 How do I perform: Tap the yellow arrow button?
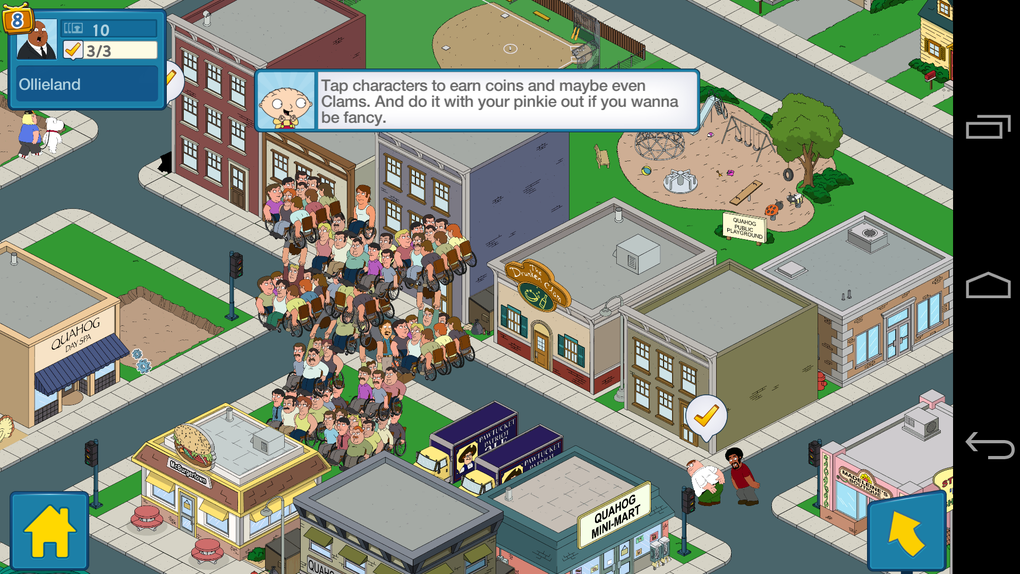[906, 532]
